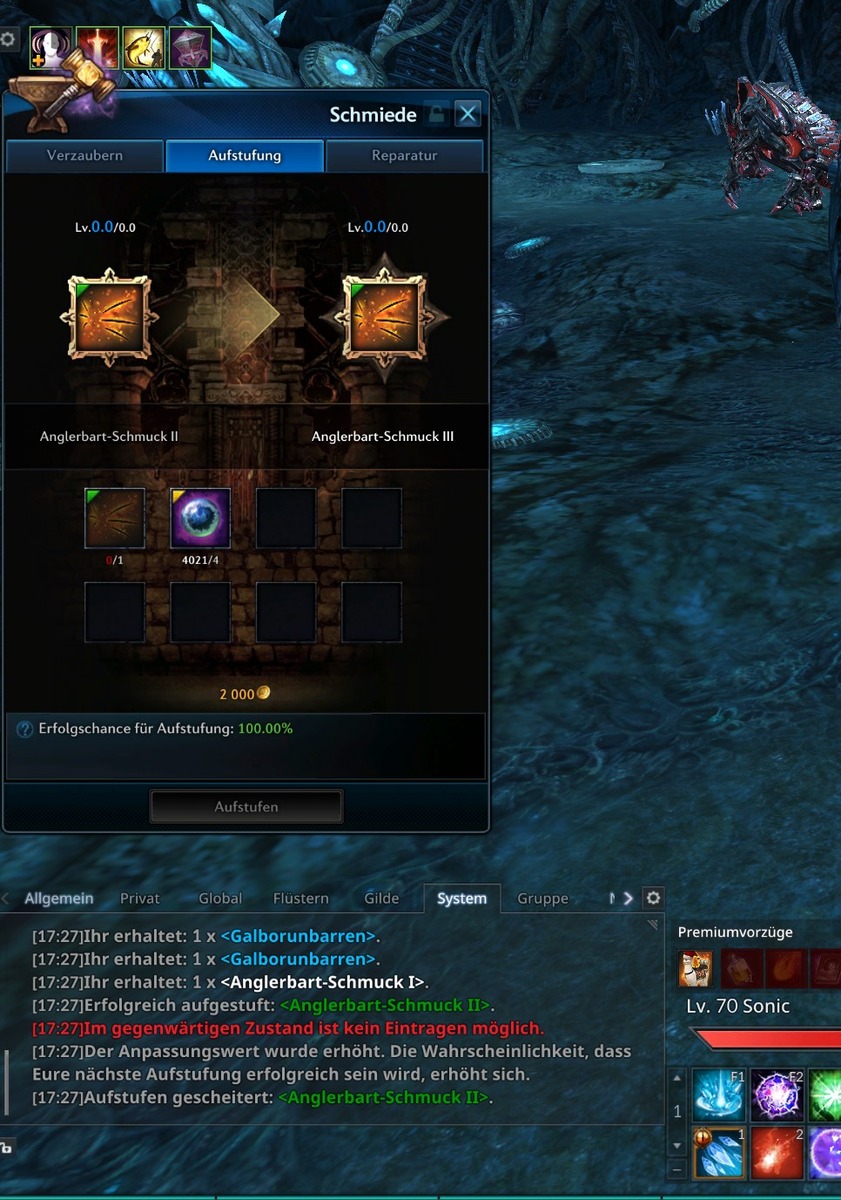Screen dimensions: 841x1200
Task: Show the Gruppe chat tab
Action: click(x=542, y=898)
